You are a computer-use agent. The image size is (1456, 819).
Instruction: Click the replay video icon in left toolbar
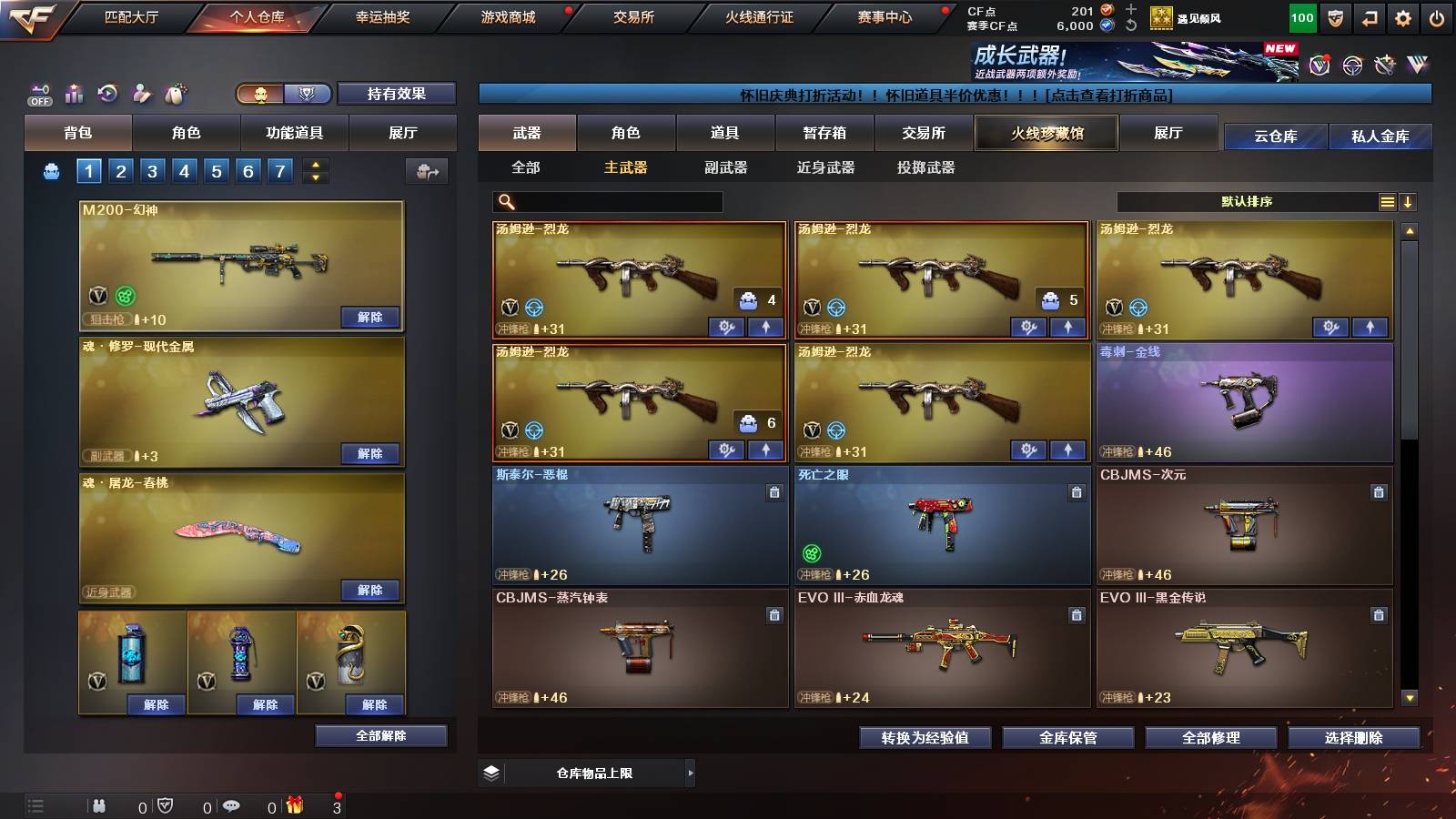coord(106,92)
